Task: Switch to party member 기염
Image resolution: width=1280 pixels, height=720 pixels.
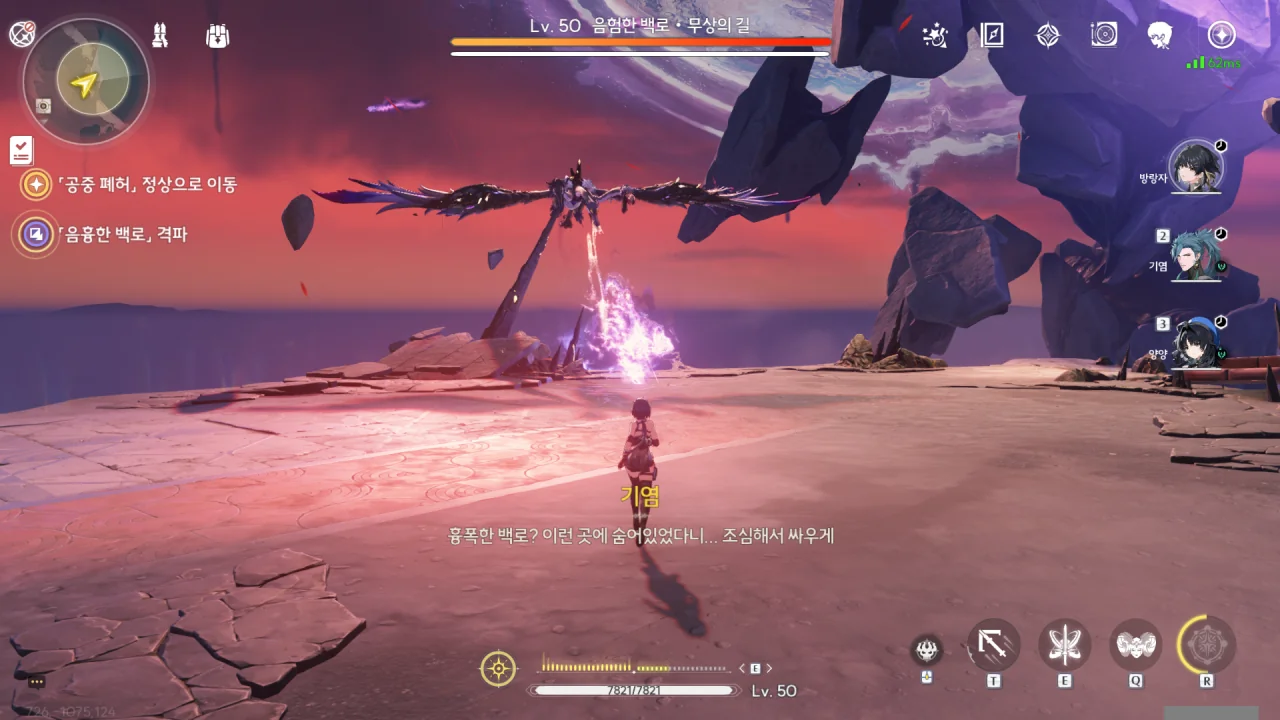Action: point(1197,255)
